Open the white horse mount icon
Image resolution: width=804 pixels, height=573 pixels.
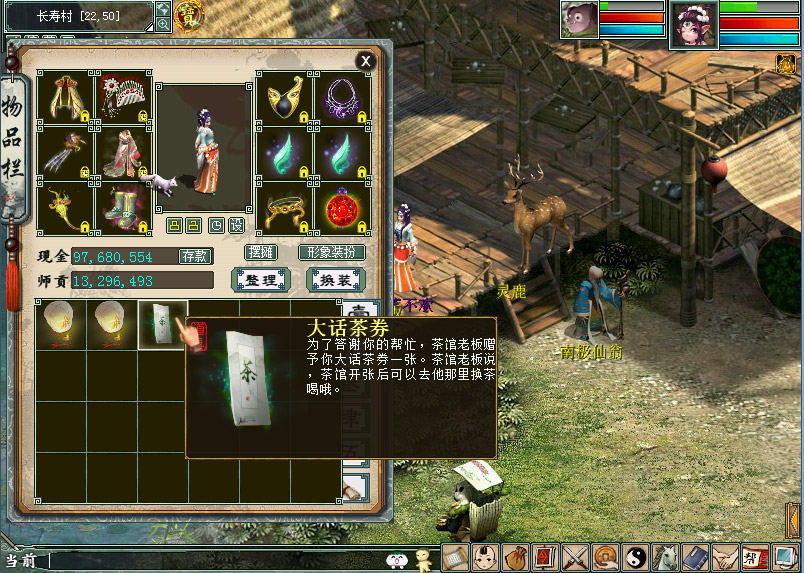click(666, 558)
